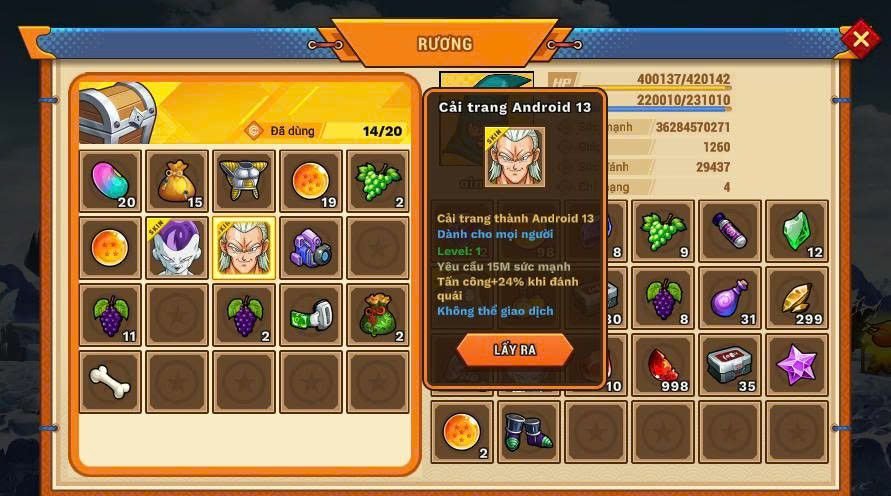Pick the Frieza skin in the chest
Image resolution: width=891 pixels, height=496 pixels.
177,248
